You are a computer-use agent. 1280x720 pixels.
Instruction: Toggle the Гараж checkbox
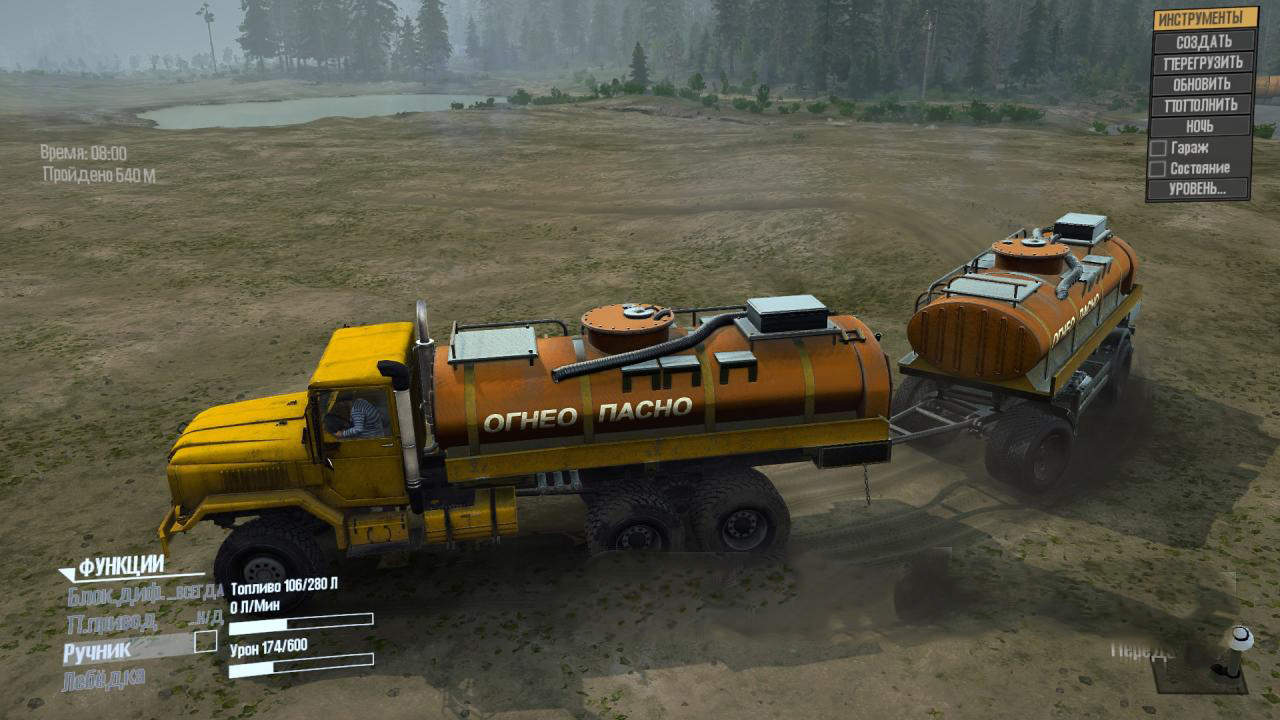coord(1158,148)
